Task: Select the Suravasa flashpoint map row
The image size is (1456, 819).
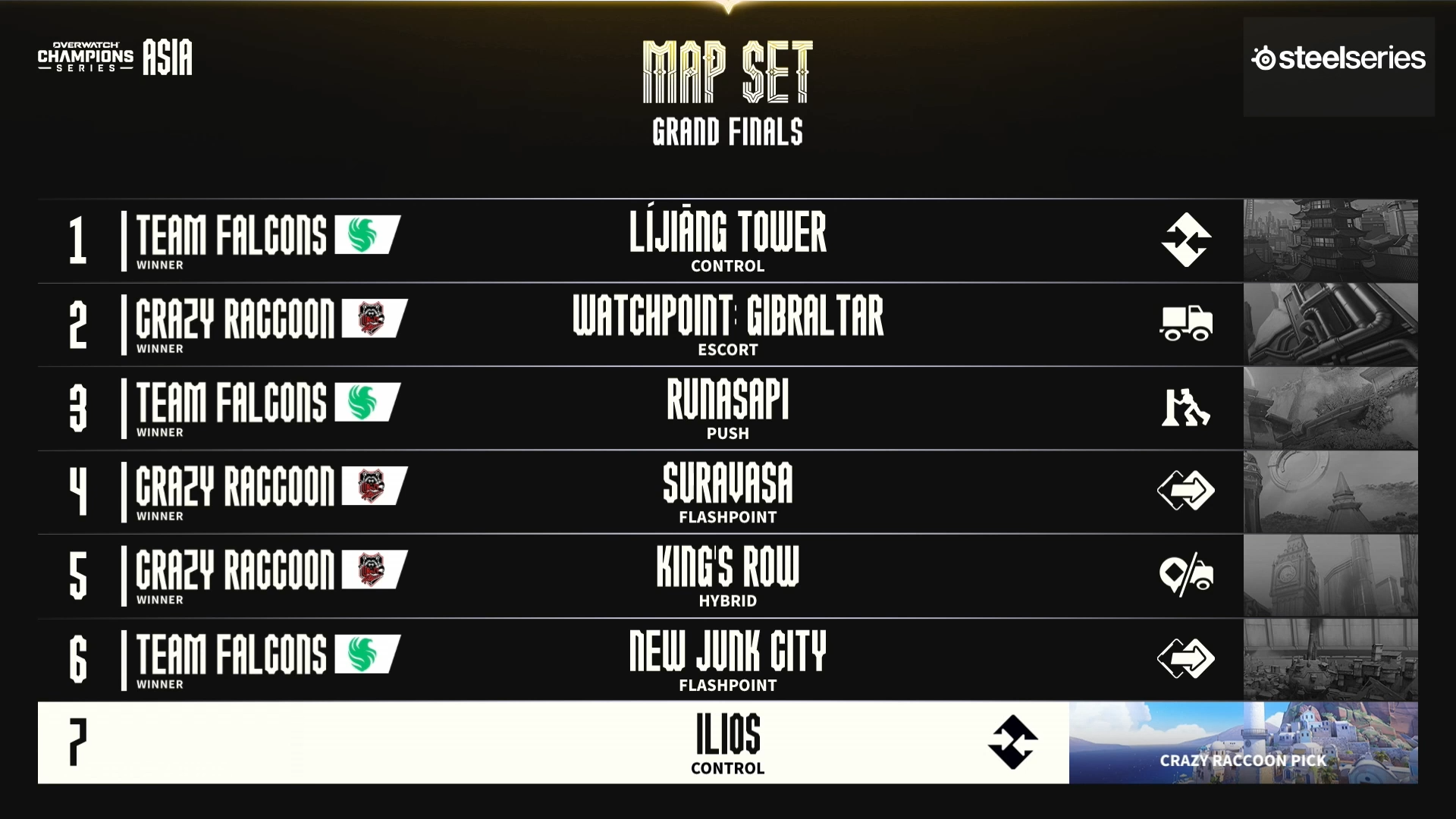Action: coord(726,492)
